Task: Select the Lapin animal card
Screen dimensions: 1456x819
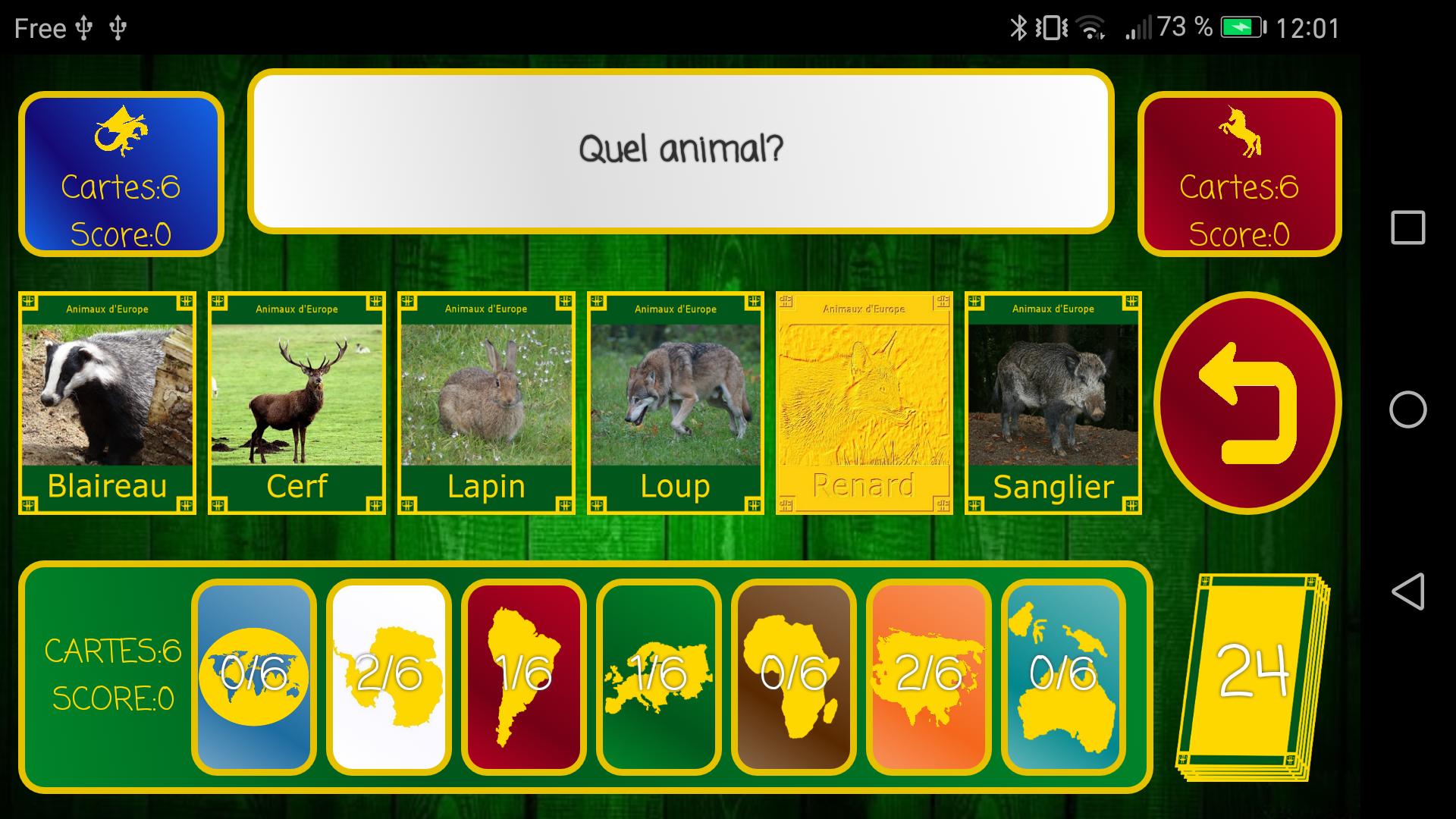Action: pos(485,403)
